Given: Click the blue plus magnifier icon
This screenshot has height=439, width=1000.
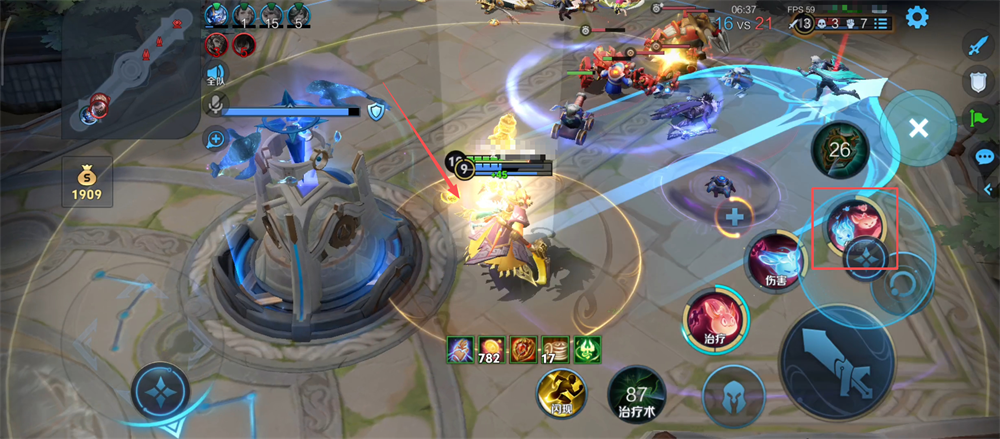Looking at the screenshot, I should [x=215, y=139].
